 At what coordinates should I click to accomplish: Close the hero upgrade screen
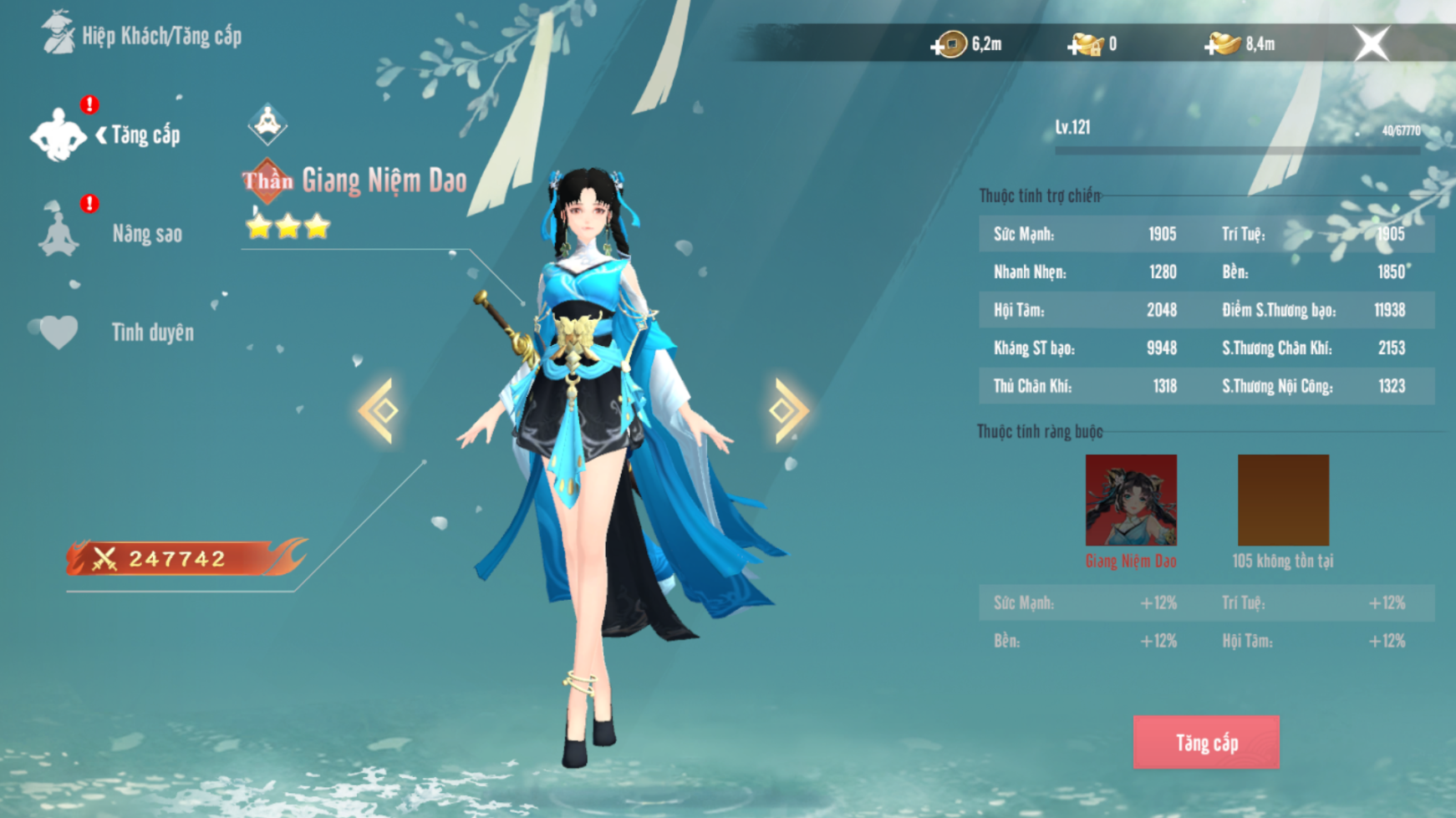click(1371, 43)
